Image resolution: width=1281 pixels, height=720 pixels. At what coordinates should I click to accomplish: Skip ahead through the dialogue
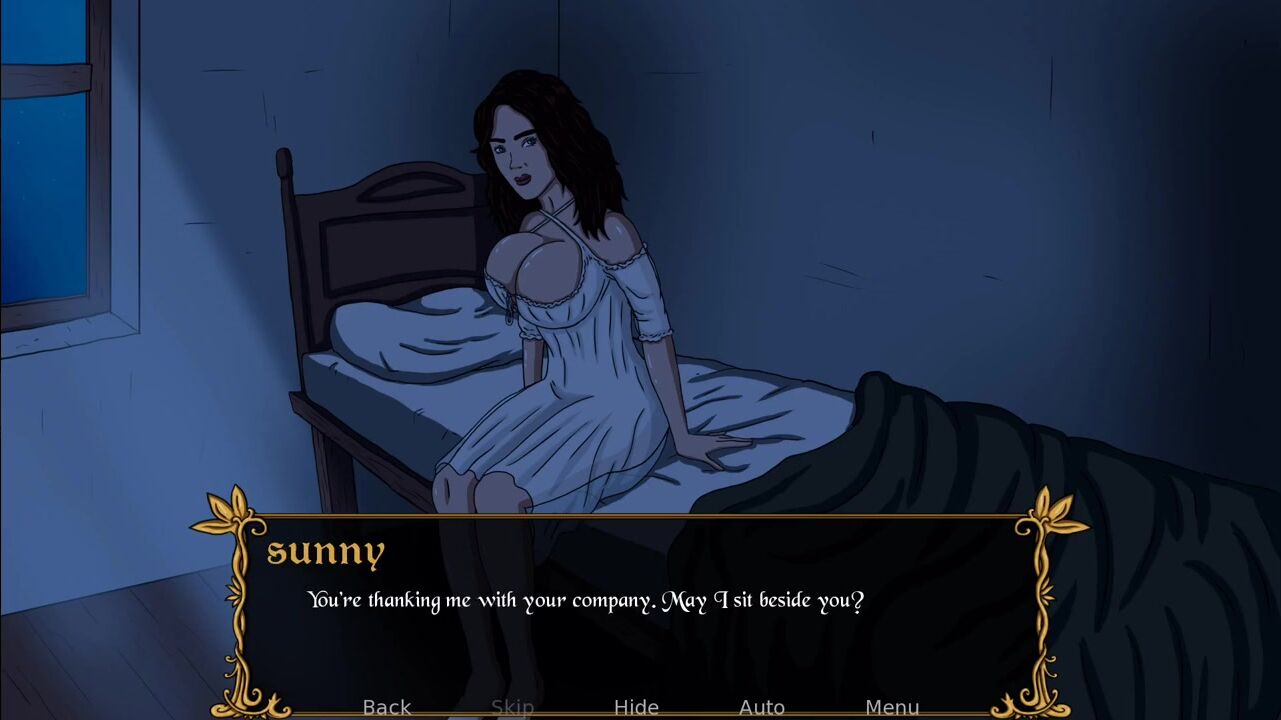click(512, 707)
